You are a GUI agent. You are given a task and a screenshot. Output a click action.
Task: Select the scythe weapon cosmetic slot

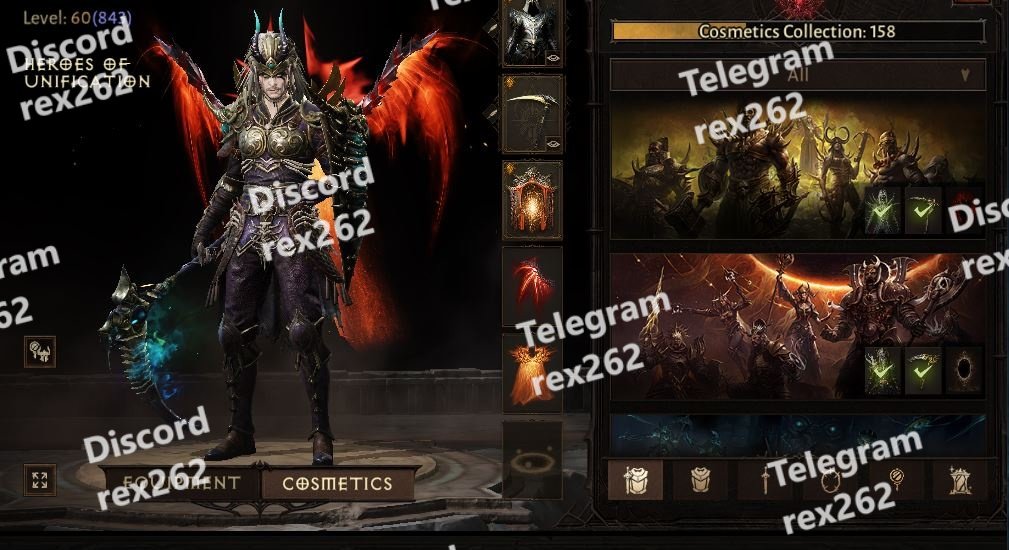pos(532,114)
